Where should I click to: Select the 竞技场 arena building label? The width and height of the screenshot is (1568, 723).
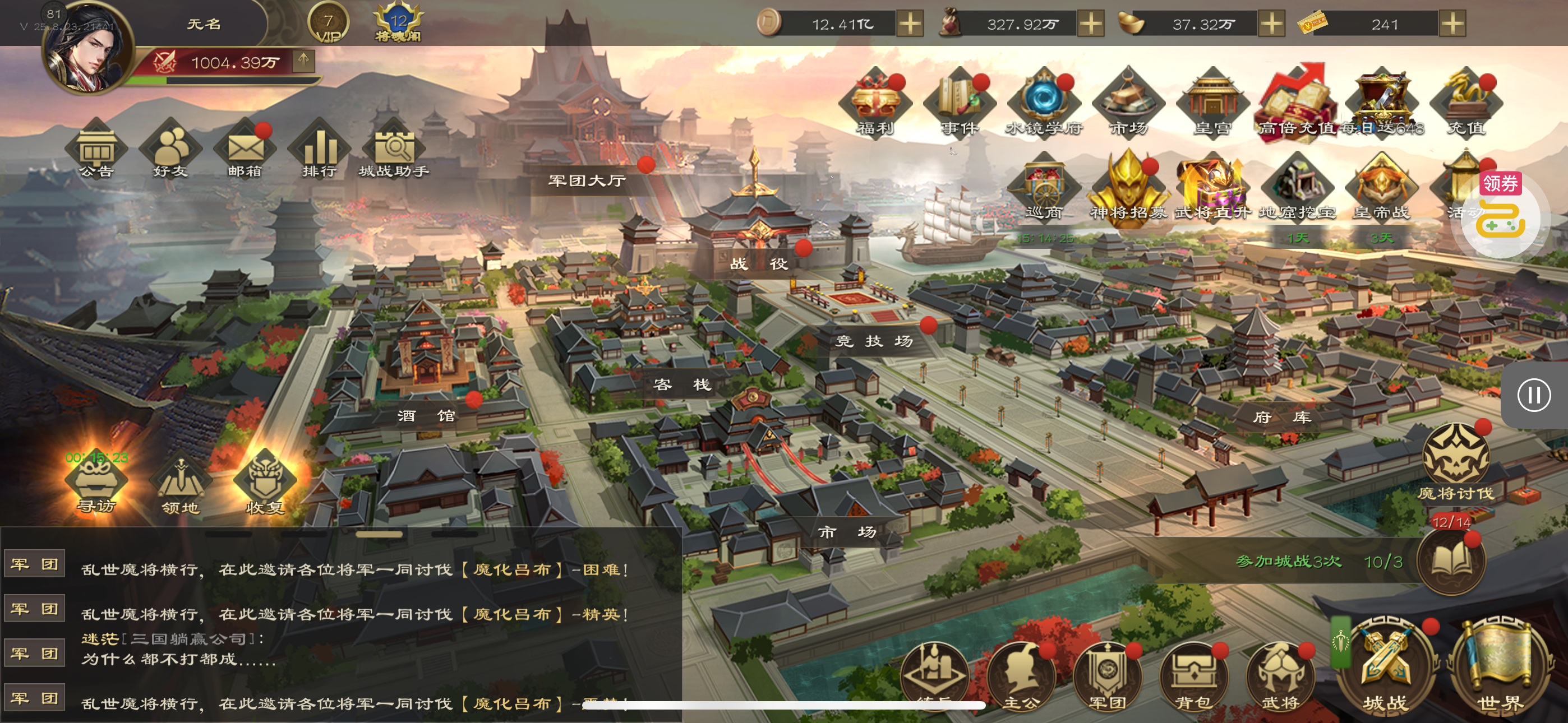tap(874, 341)
